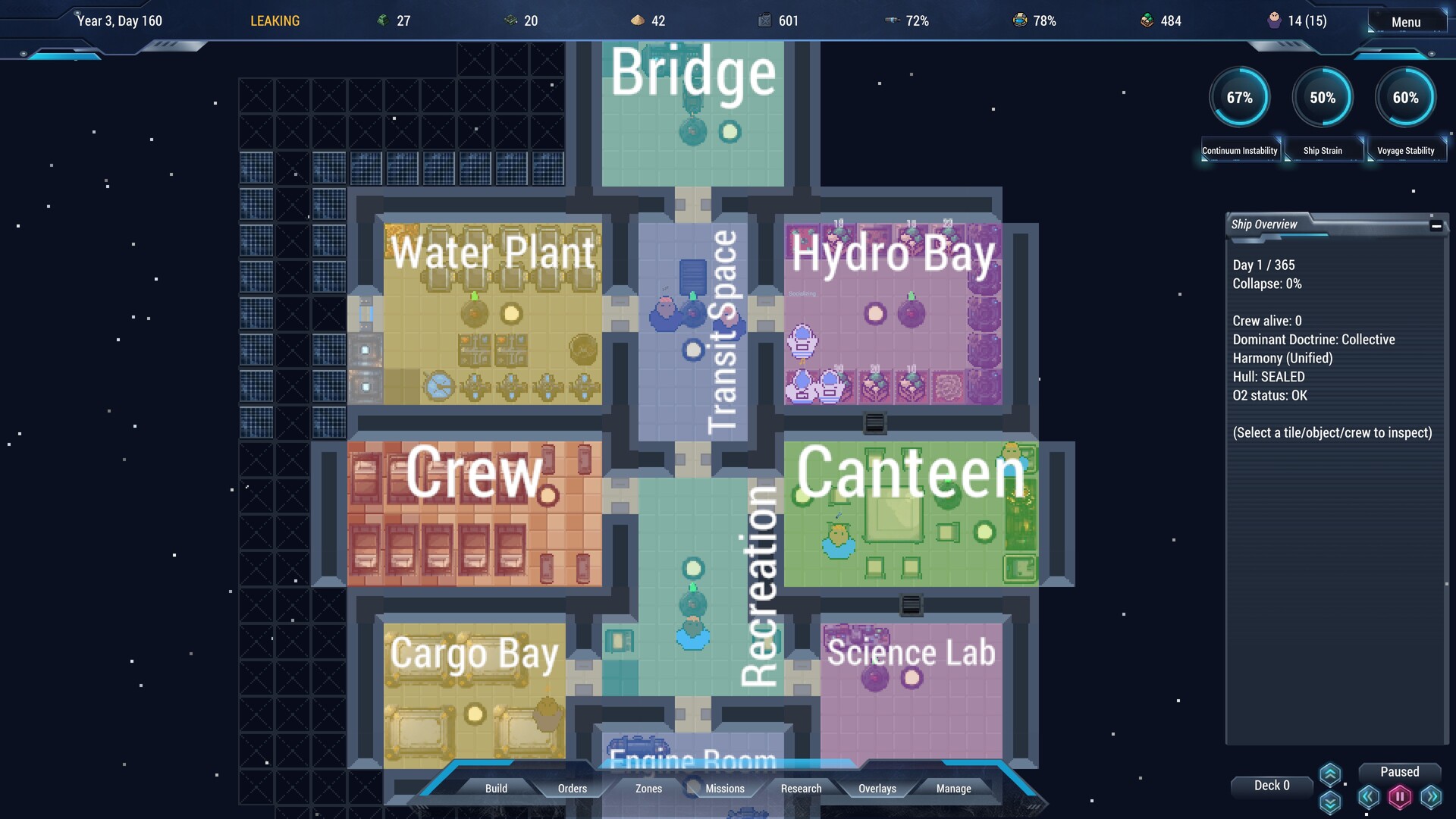Go down a deck with the down chevron
The width and height of the screenshot is (1456, 819).
(1329, 802)
